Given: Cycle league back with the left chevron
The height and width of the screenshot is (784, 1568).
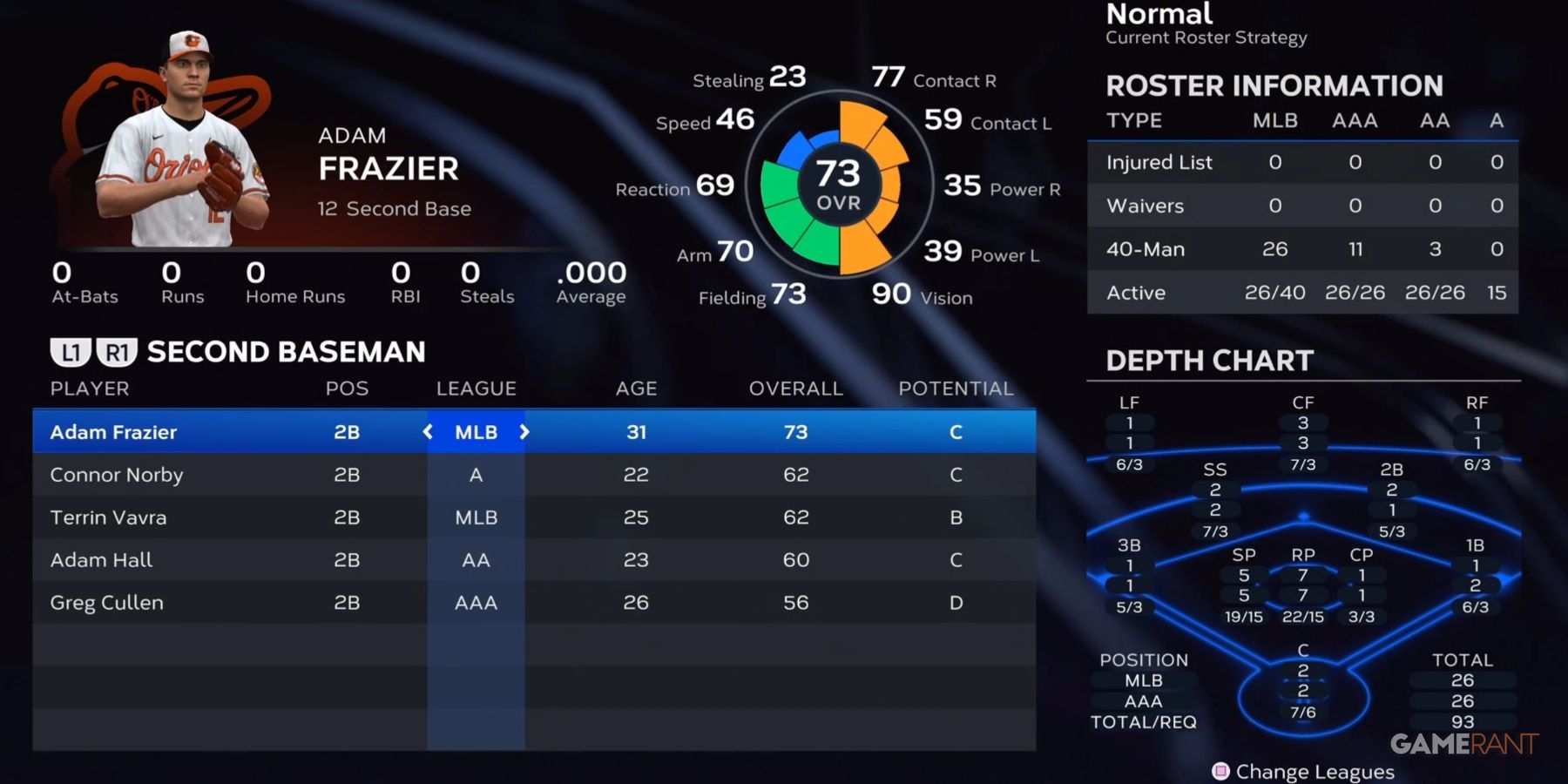Looking at the screenshot, I should 426,431.
